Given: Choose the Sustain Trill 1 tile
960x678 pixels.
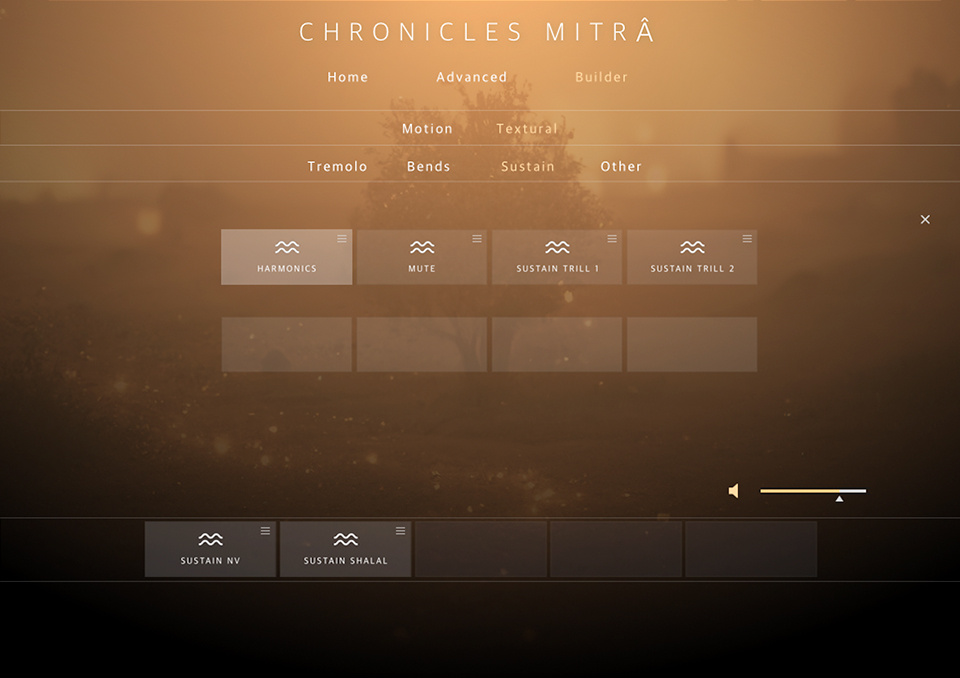Looking at the screenshot, I should (x=557, y=258).
